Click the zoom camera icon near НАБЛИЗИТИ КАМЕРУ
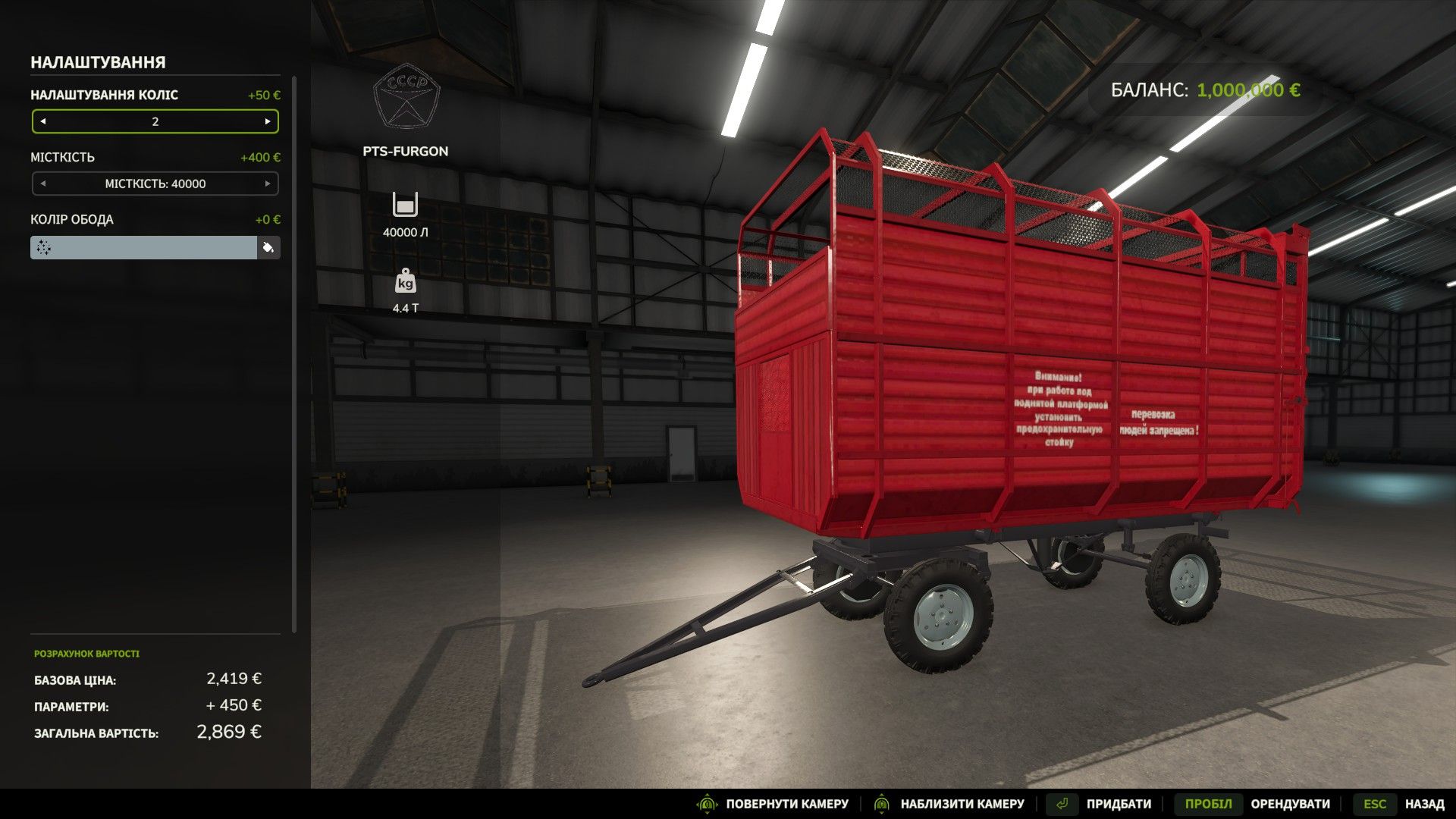The height and width of the screenshot is (819, 1456). [x=882, y=803]
